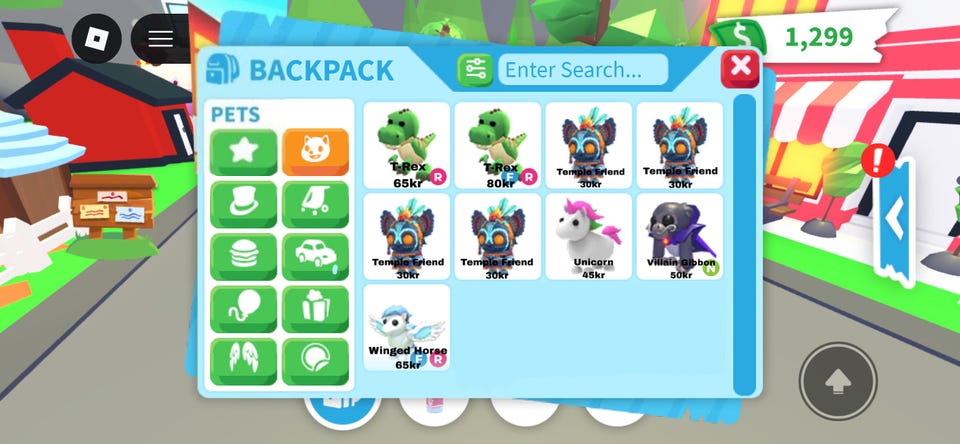Type in the Enter Search field
960x444 pixels.
click(583, 69)
